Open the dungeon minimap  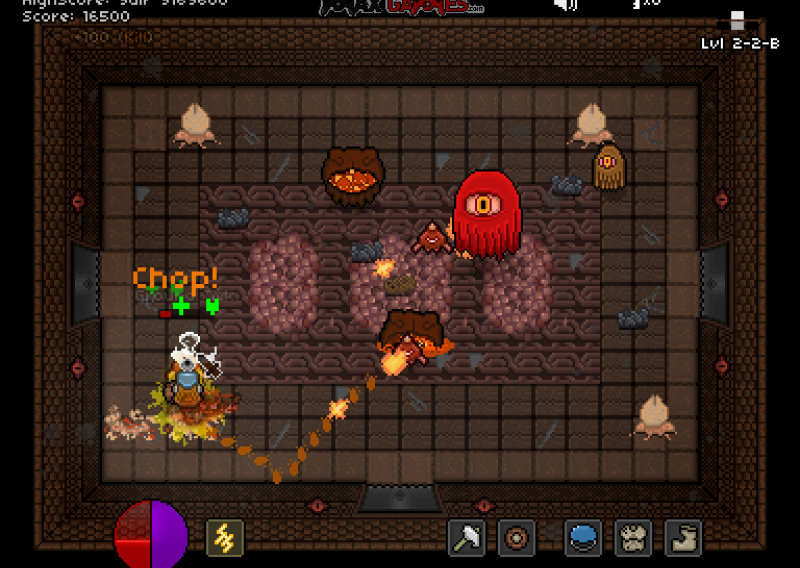click(x=738, y=20)
